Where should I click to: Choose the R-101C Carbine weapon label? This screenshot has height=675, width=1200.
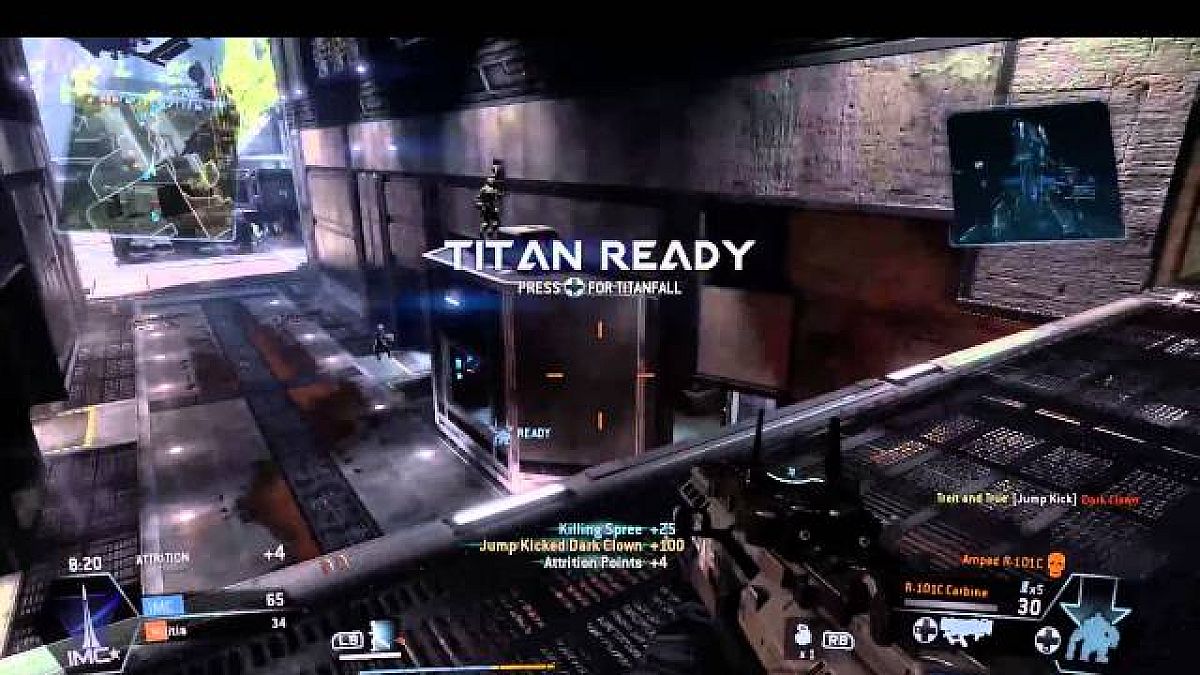point(946,592)
